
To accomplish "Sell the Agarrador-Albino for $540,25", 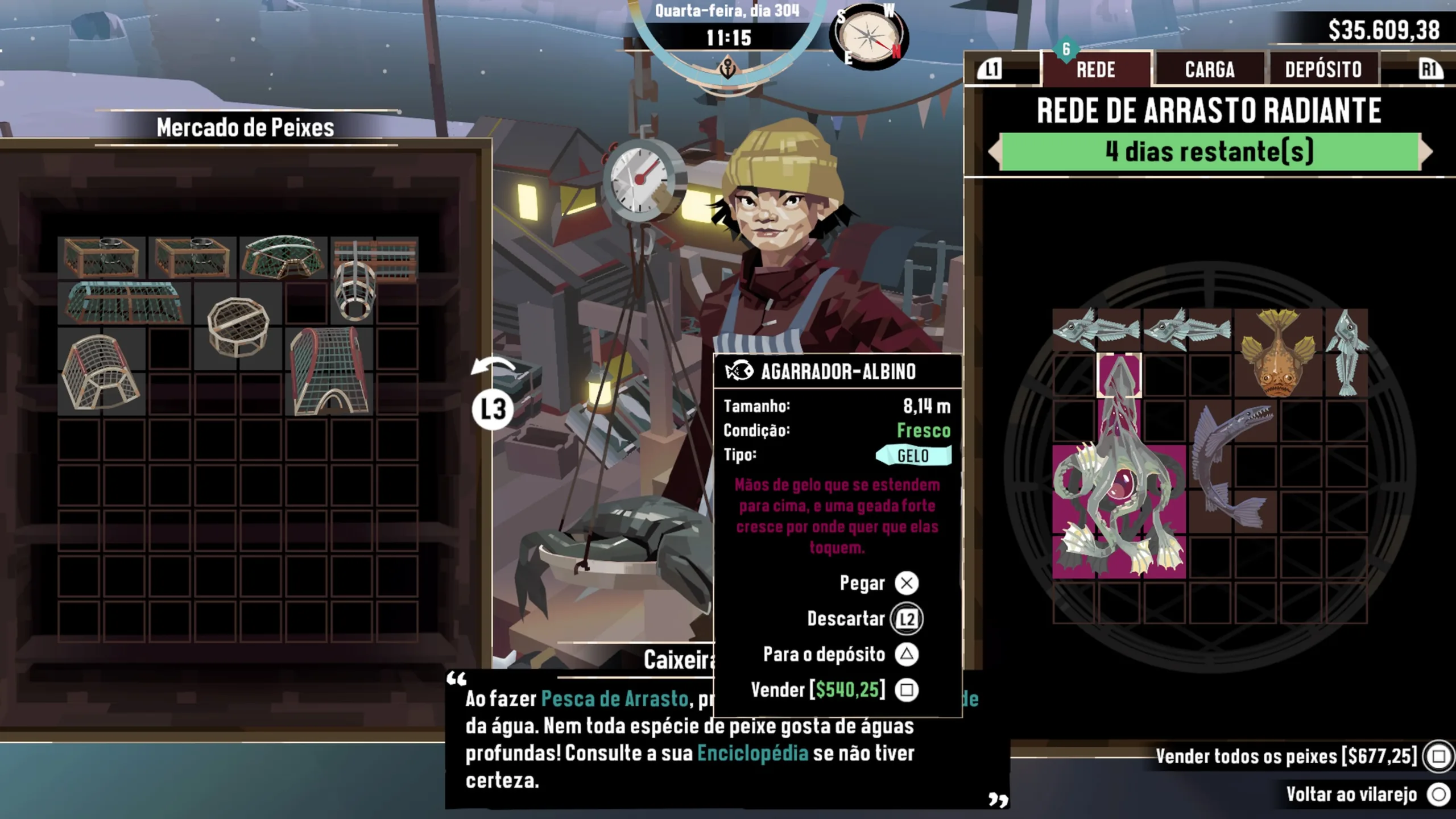I will click(906, 690).
